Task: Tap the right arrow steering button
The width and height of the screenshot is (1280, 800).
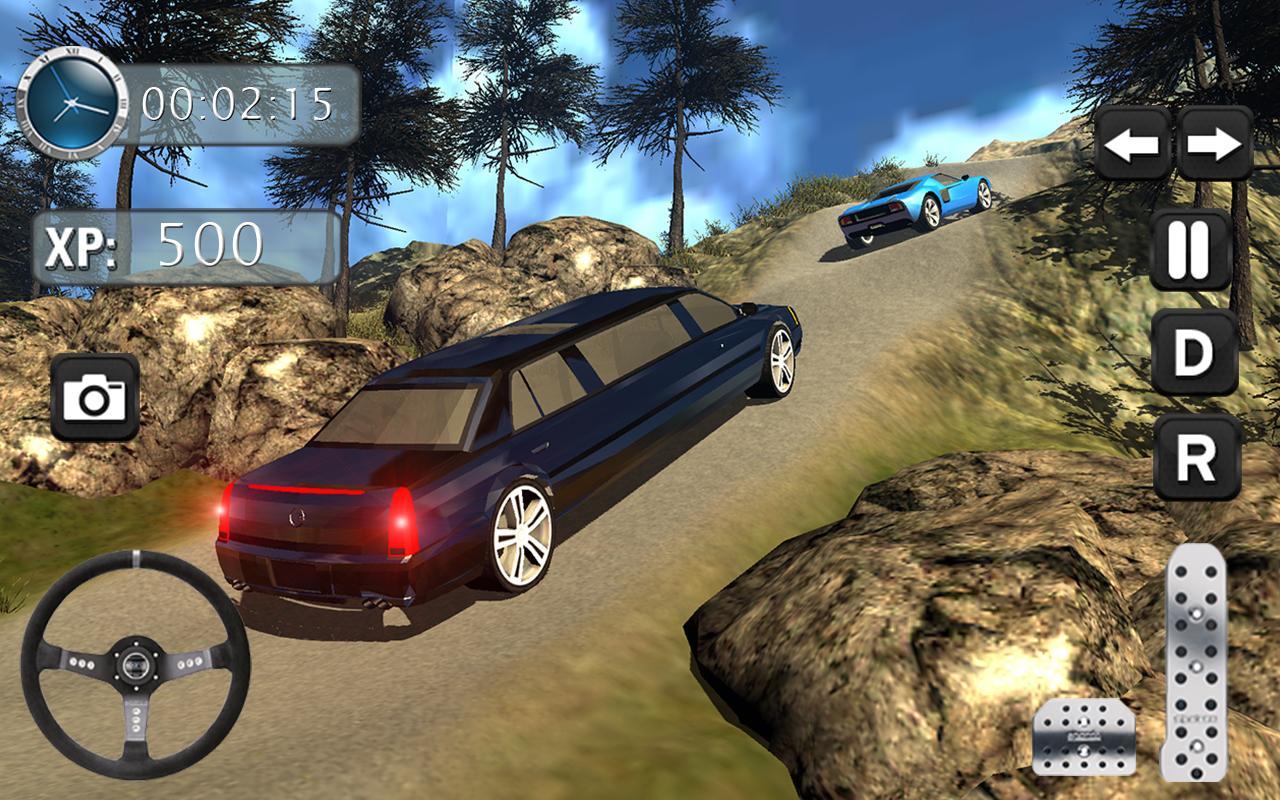Action: click(x=1215, y=145)
